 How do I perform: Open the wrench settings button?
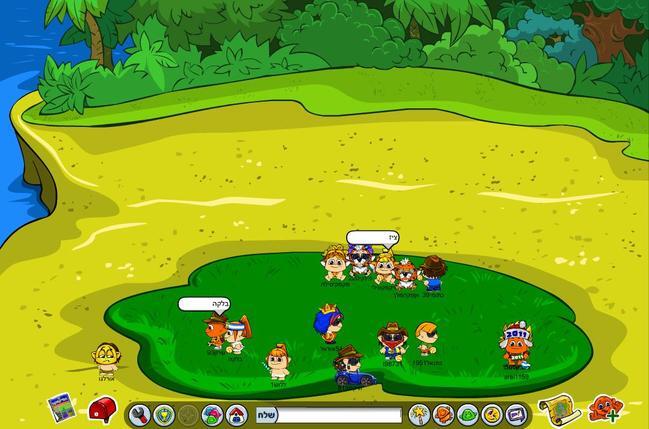click(x=140, y=413)
